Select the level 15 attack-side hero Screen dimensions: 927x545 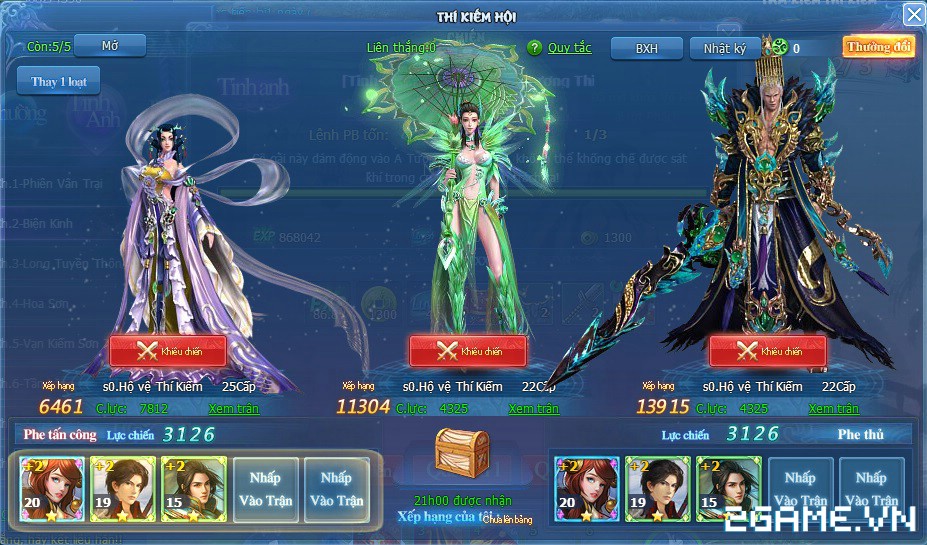(x=194, y=489)
